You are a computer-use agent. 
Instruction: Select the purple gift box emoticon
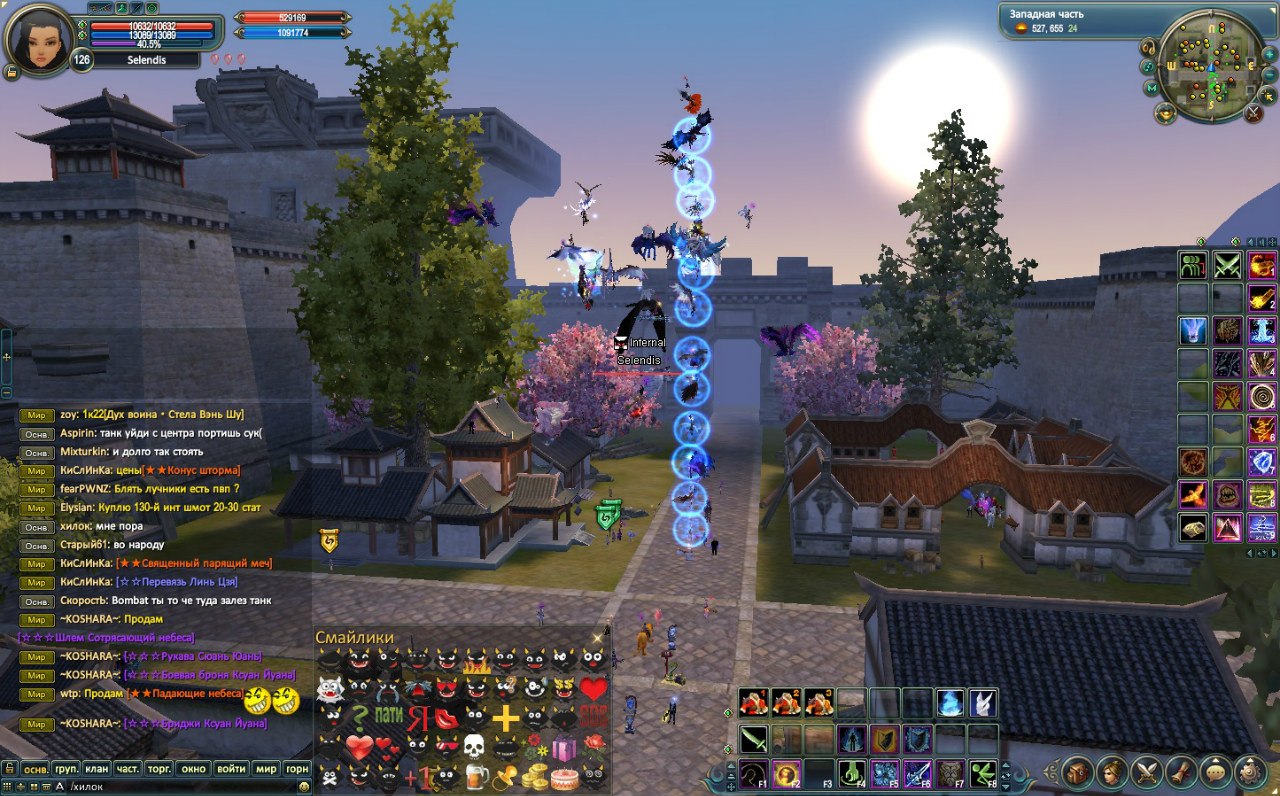click(564, 746)
